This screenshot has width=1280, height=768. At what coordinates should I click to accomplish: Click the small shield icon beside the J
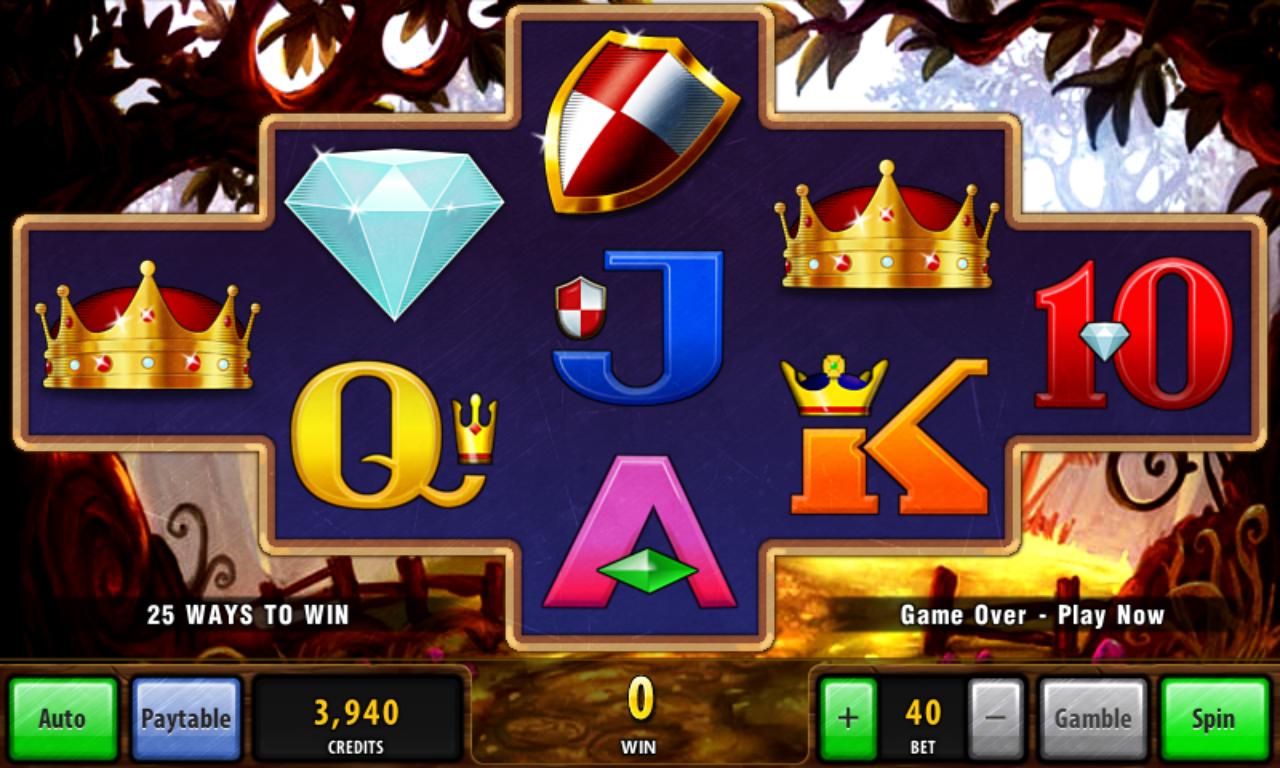pyautogui.click(x=580, y=305)
